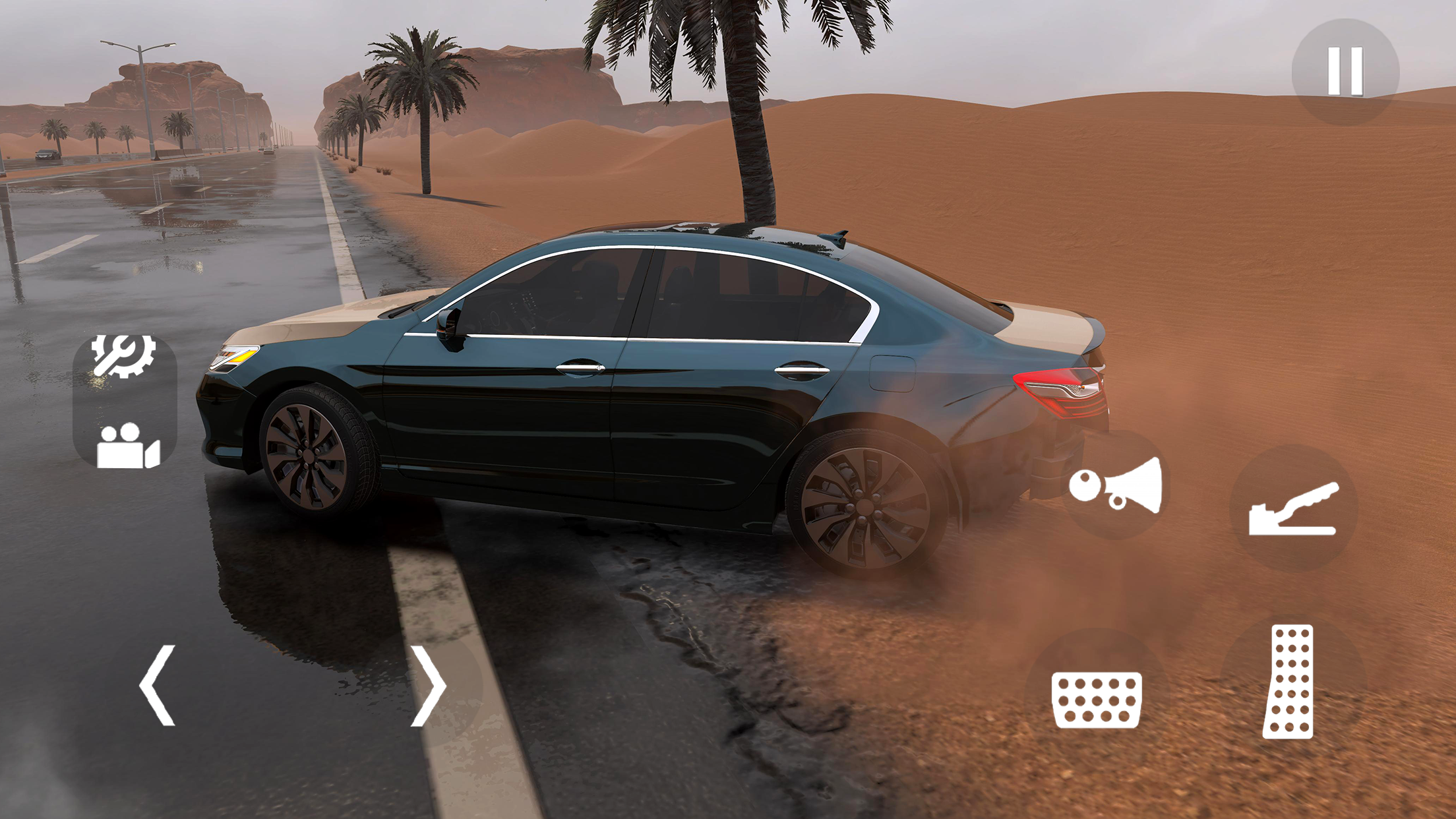
Task: Honk the horn
Action: click(1116, 486)
